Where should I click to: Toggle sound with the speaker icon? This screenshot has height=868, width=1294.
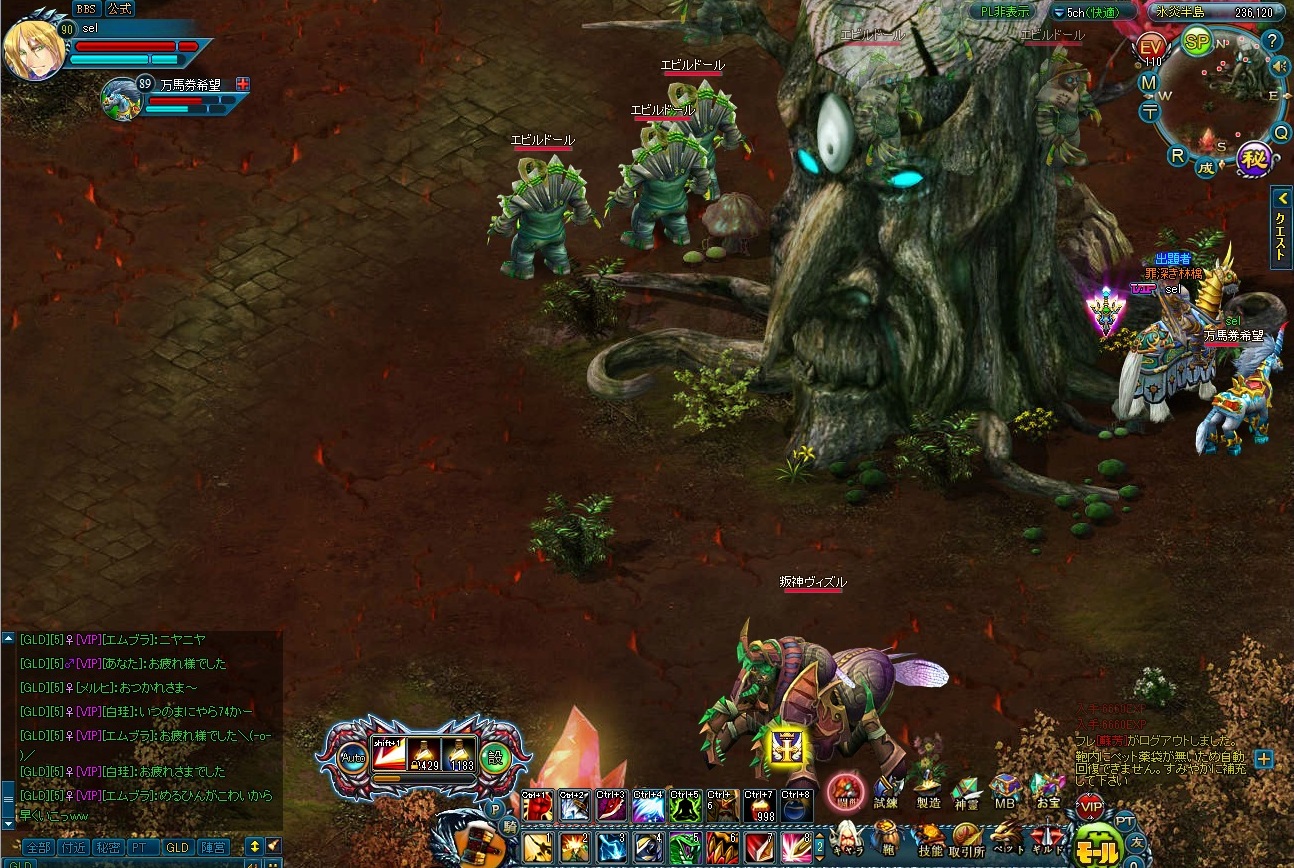(1276, 66)
